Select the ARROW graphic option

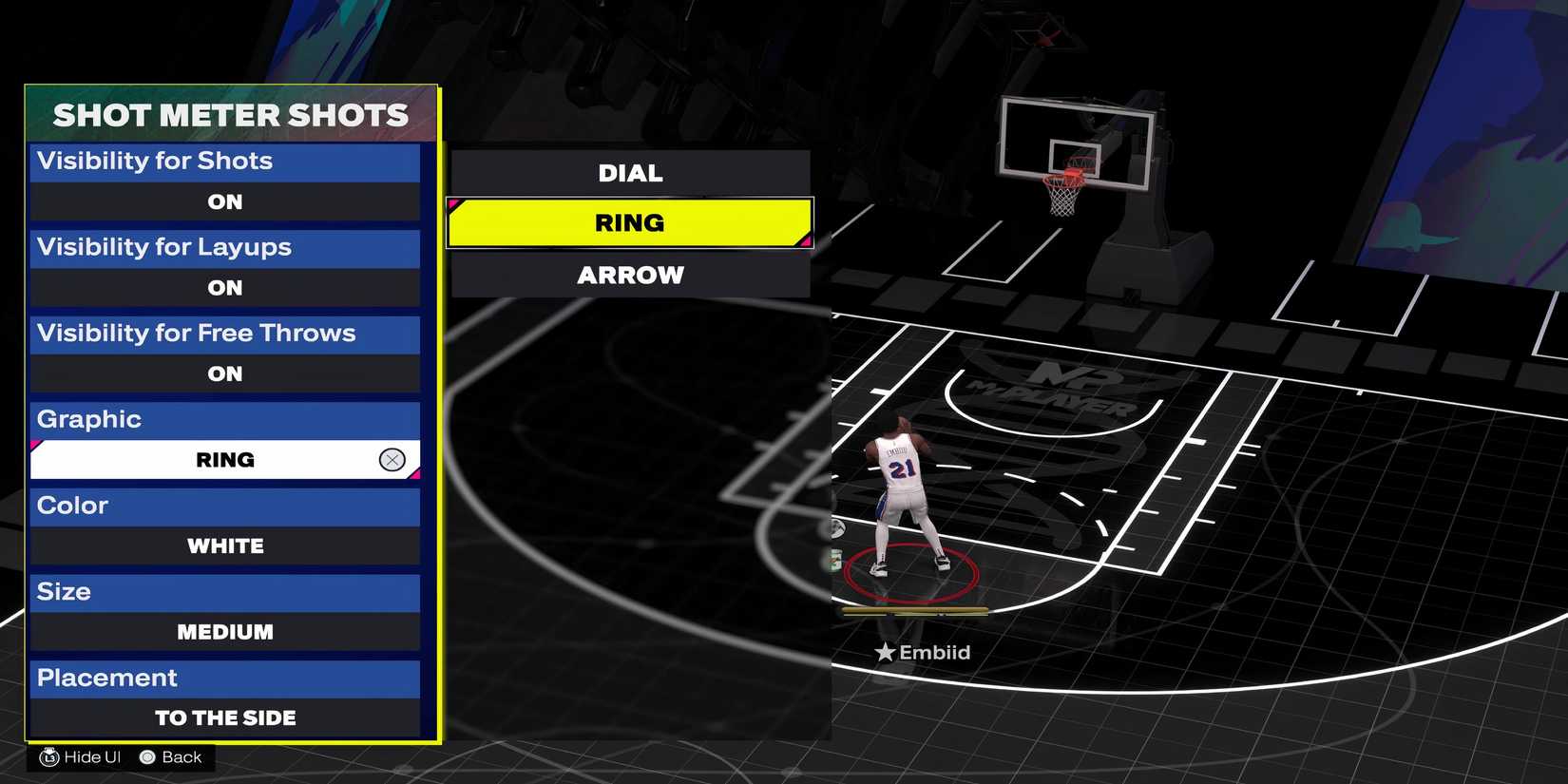630,275
